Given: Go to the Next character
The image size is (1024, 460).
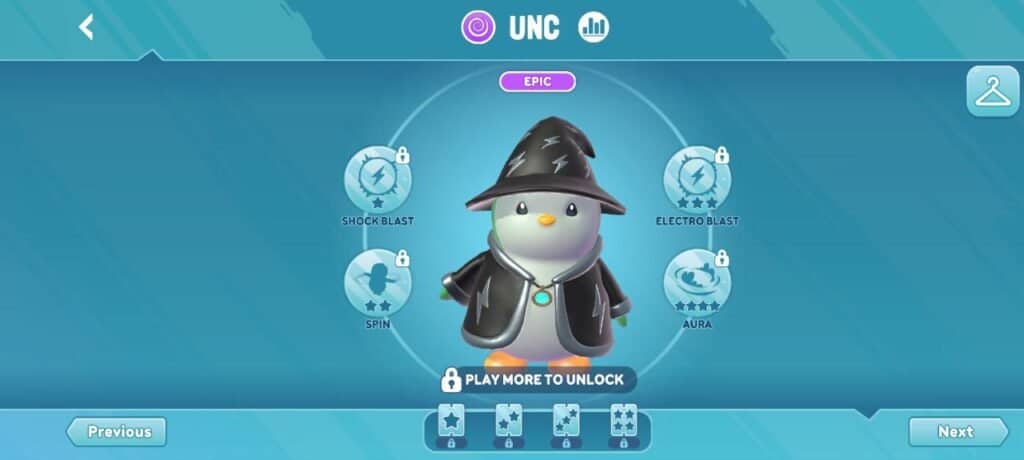Looking at the screenshot, I should pos(957,432).
